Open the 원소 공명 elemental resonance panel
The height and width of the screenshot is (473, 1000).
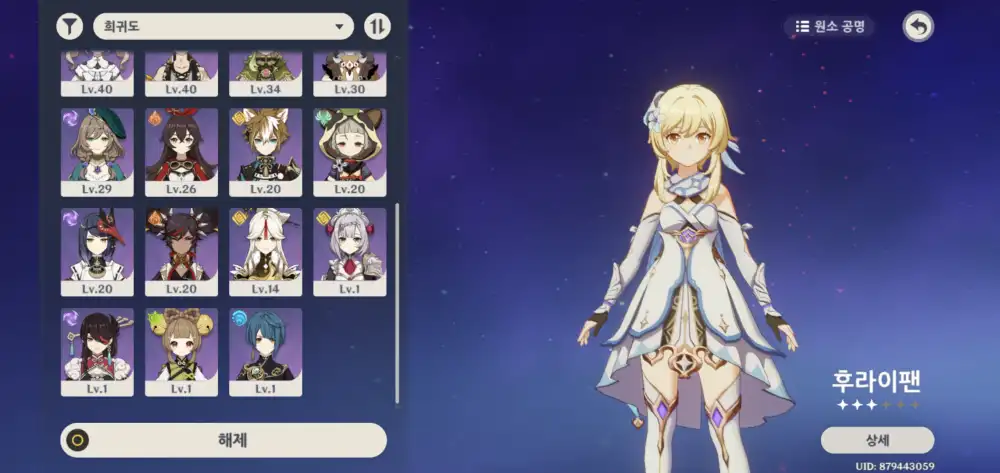click(x=830, y=26)
